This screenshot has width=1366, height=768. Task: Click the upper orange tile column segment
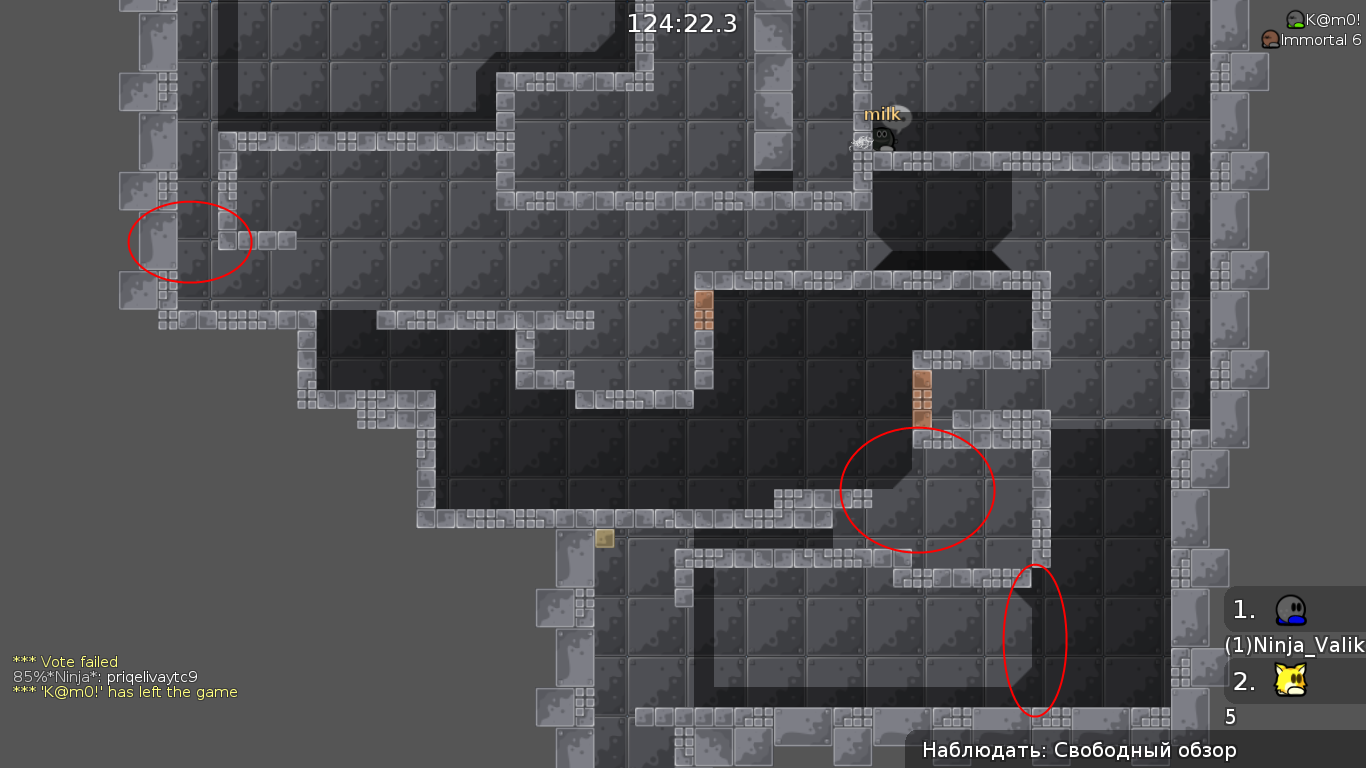point(705,310)
